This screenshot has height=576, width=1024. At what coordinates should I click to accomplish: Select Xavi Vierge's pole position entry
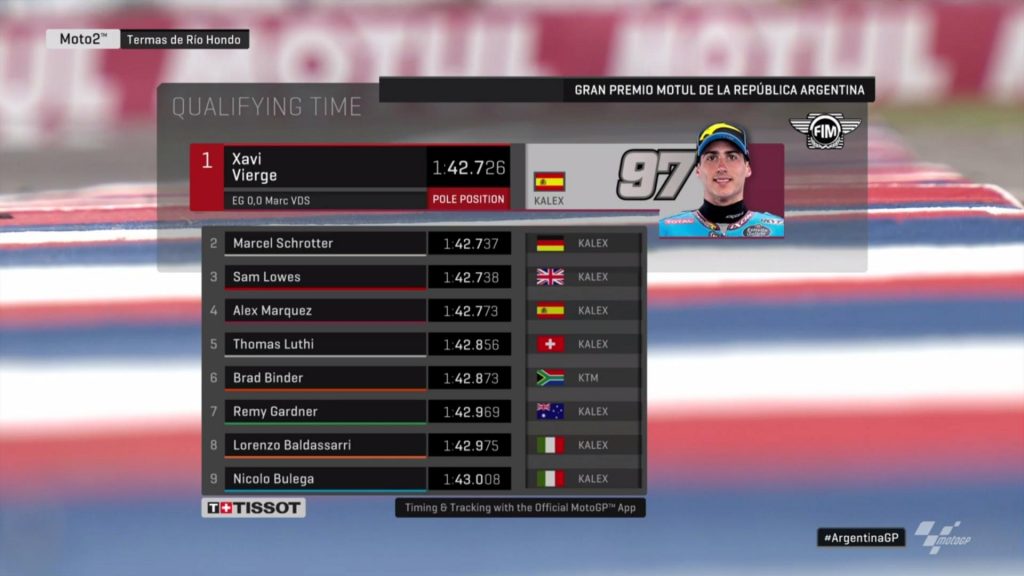pos(350,177)
